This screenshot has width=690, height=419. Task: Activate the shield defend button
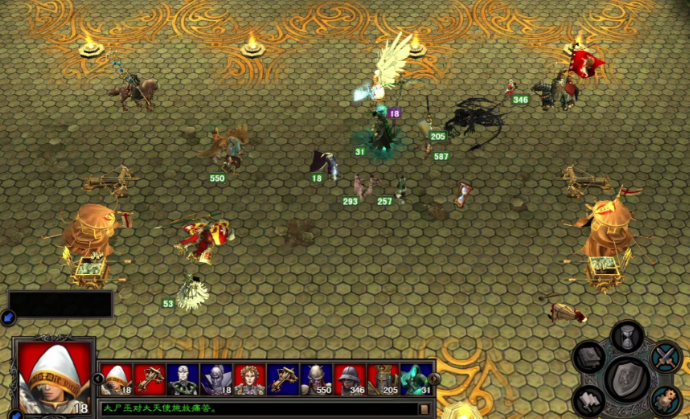point(629,378)
